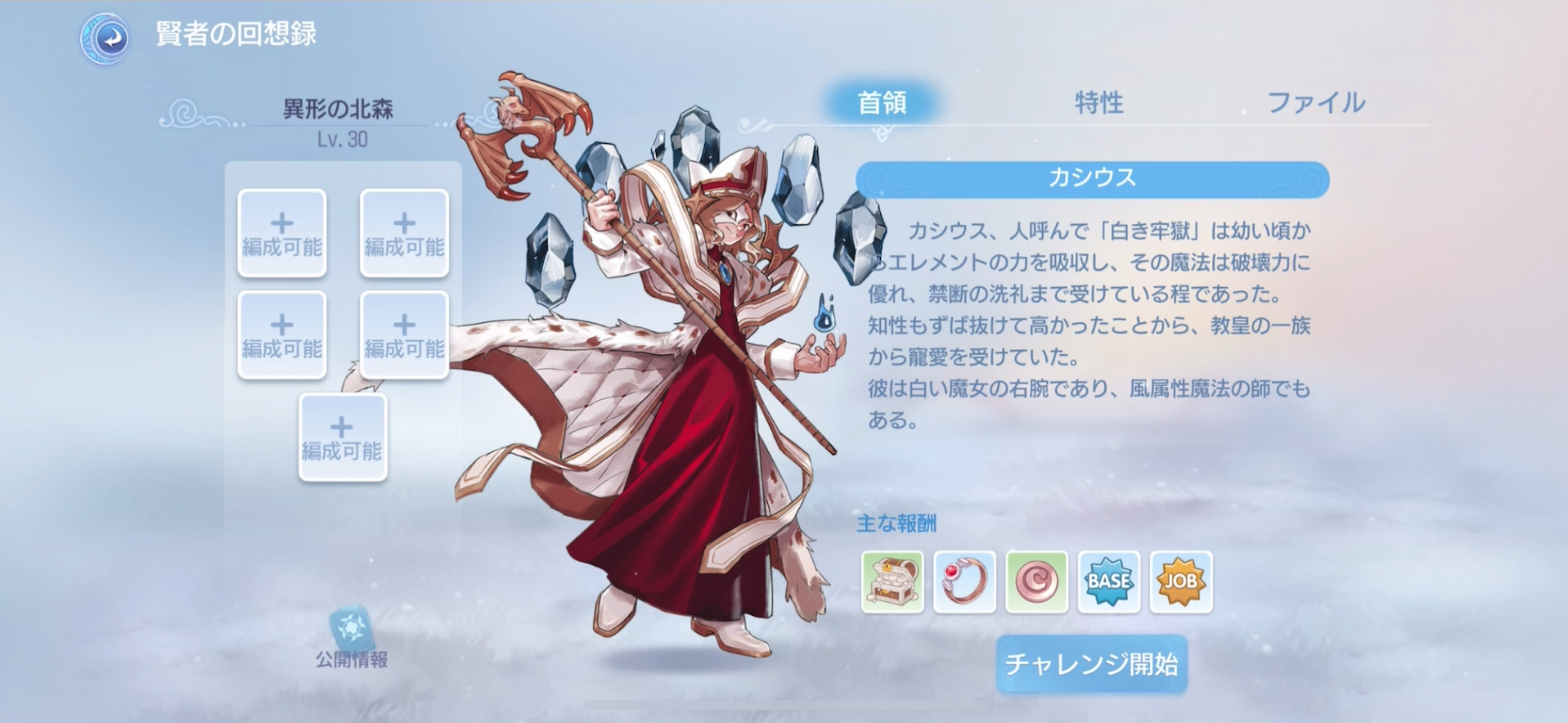The width and height of the screenshot is (1568, 723).
Task: Add a member to the top-left 編成可能 slot
Action: 281,233
